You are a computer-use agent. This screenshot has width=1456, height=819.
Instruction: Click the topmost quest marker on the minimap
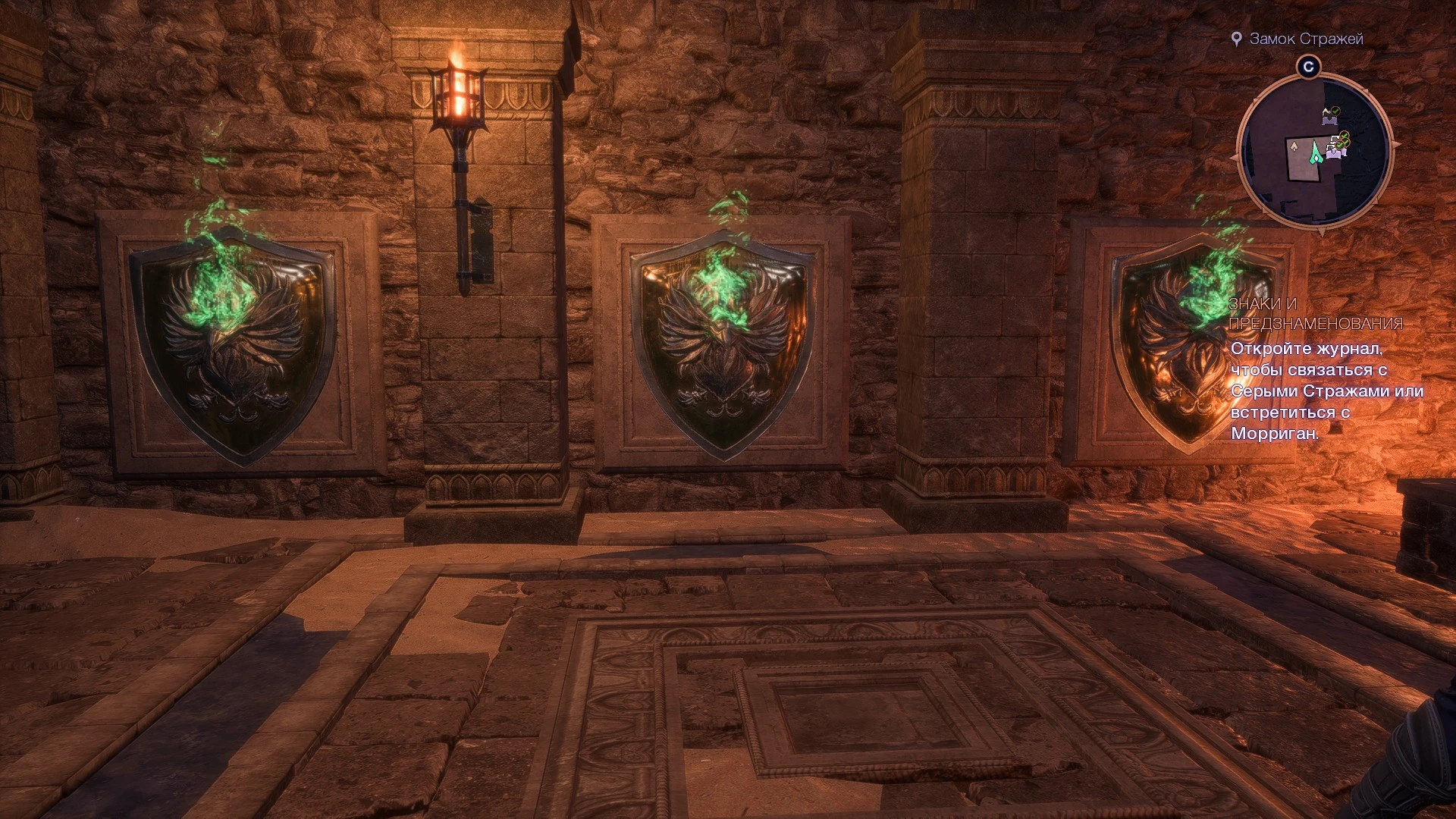click(1329, 114)
